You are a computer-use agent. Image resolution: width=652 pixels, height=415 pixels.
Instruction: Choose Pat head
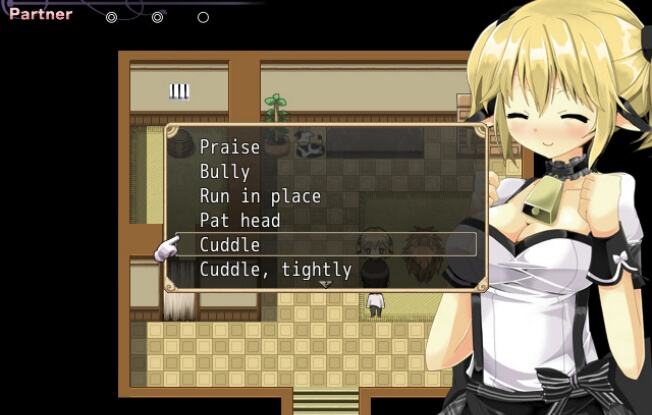tap(240, 220)
